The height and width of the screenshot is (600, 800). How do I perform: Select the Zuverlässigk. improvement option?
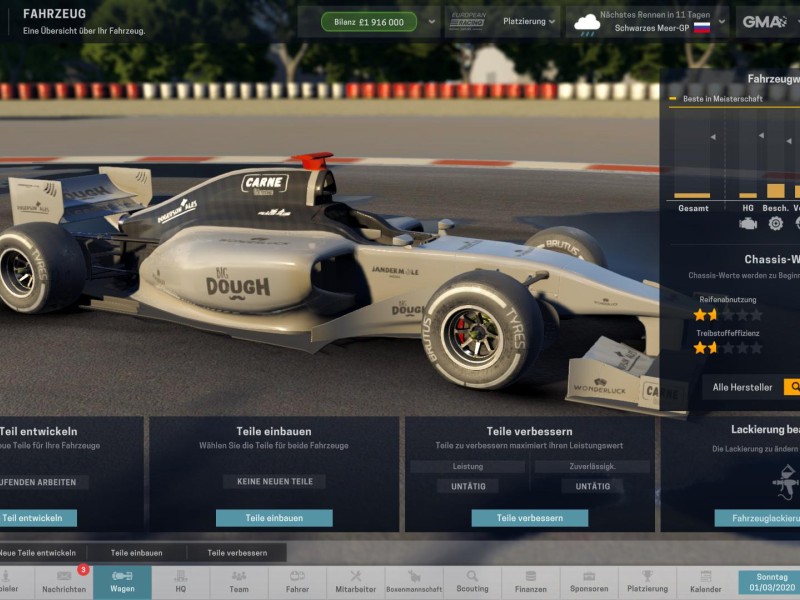pyautogui.click(x=591, y=467)
